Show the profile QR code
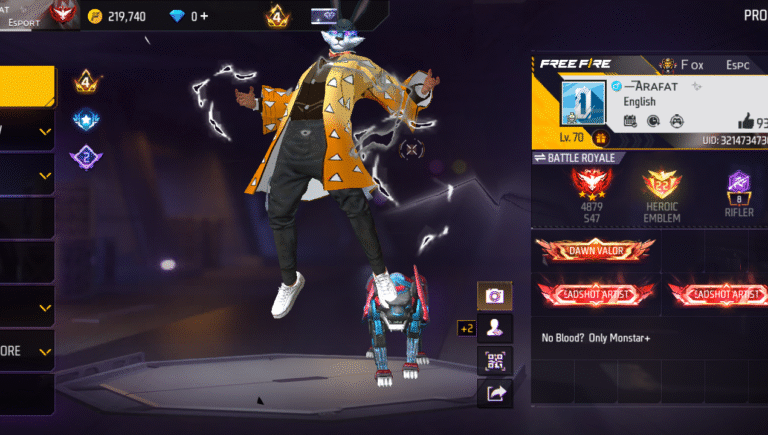This screenshot has width=768, height=435. tap(494, 360)
